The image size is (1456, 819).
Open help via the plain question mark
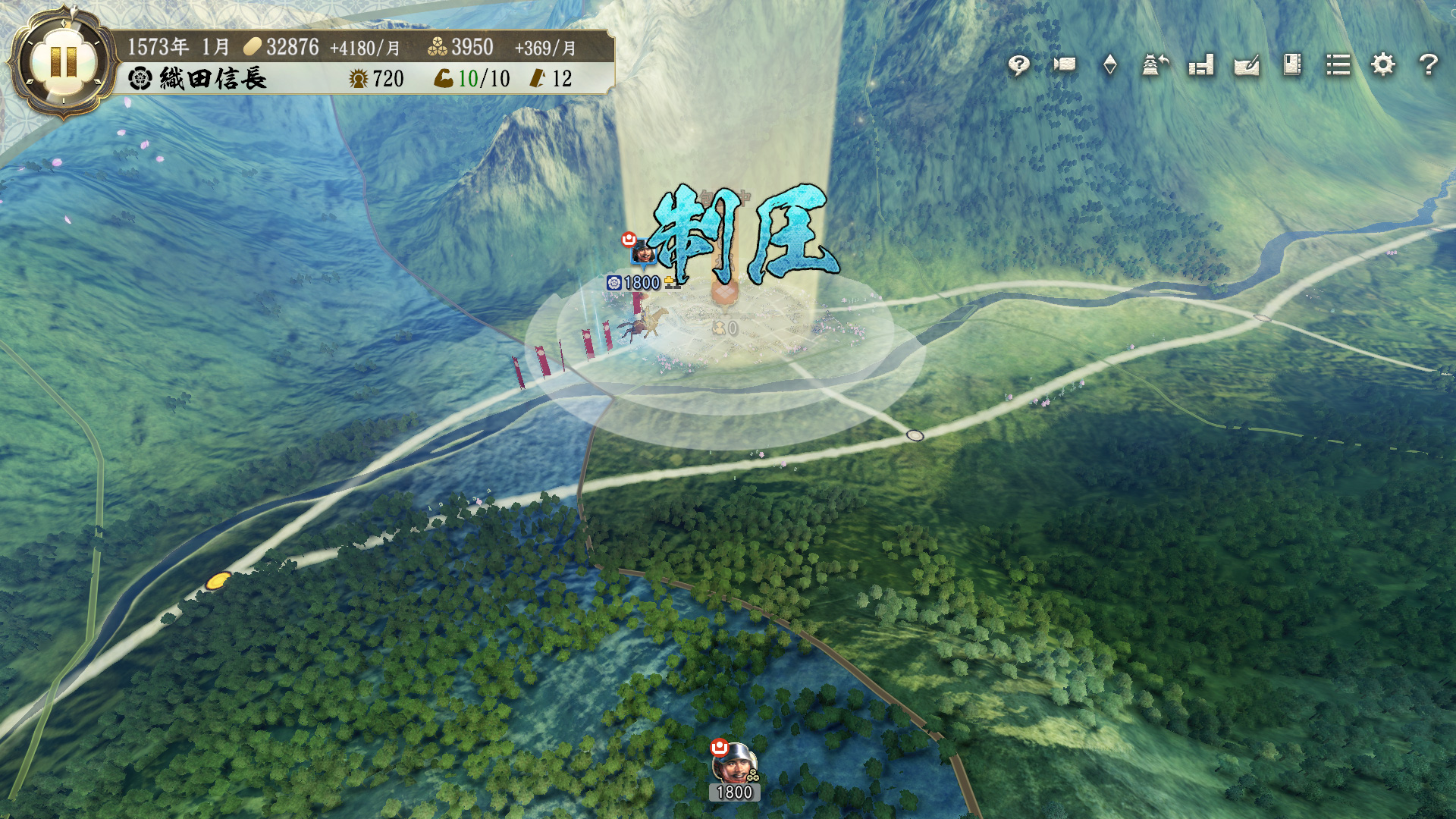tap(1429, 65)
